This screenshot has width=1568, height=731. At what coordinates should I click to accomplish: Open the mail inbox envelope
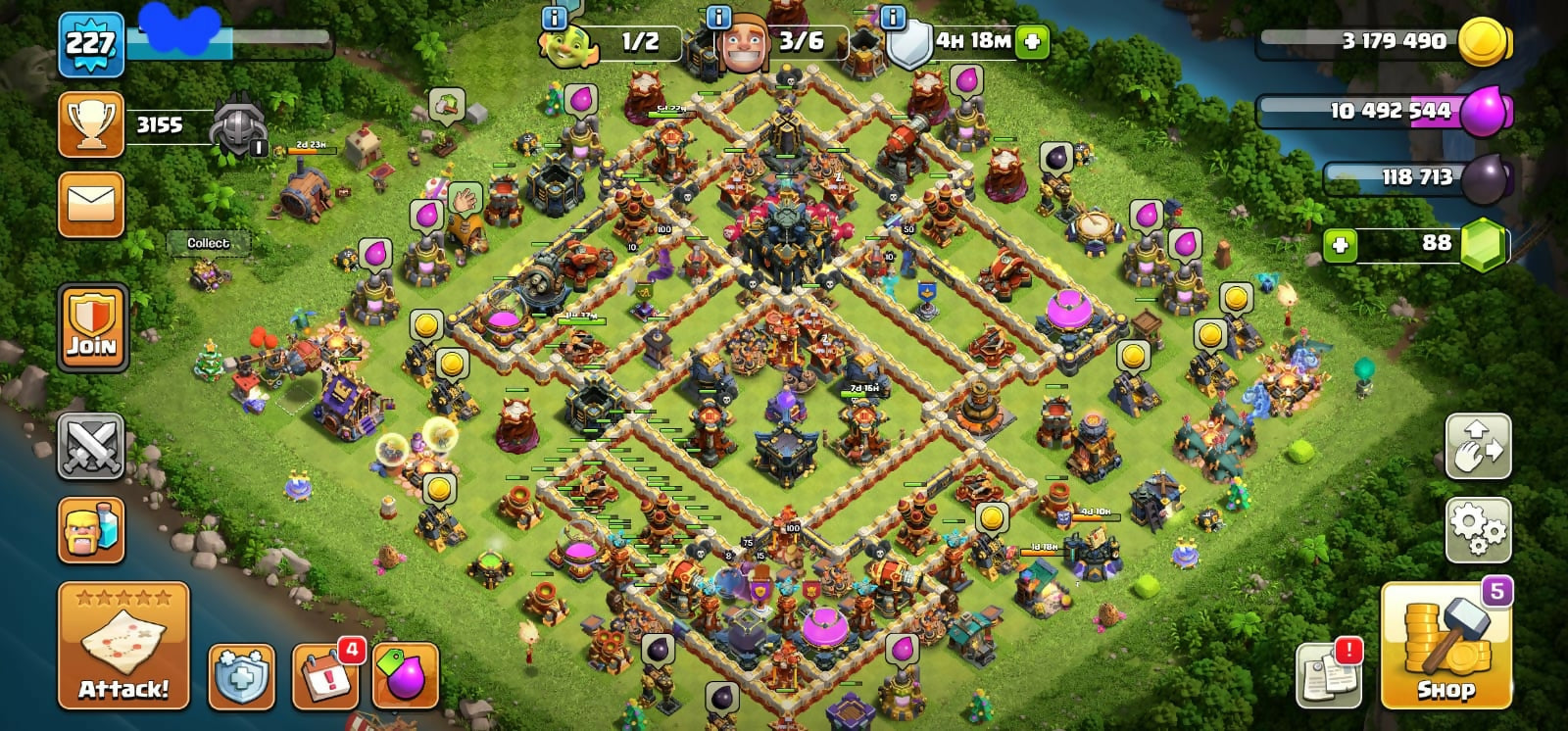[91, 205]
